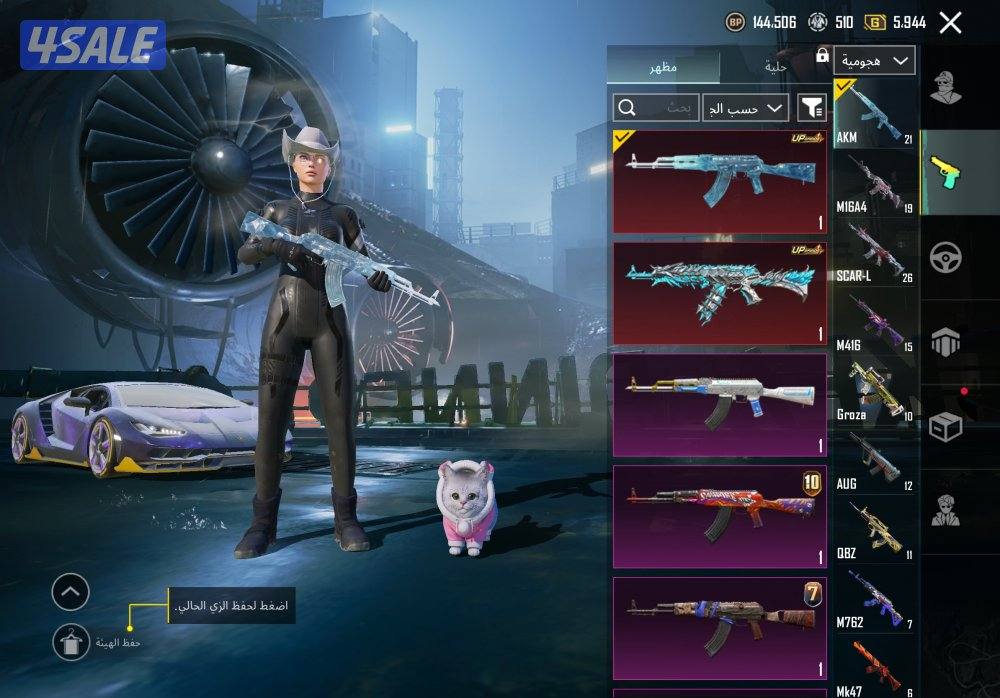Select the white and gold AKM skin

pyautogui.click(x=719, y=404)
